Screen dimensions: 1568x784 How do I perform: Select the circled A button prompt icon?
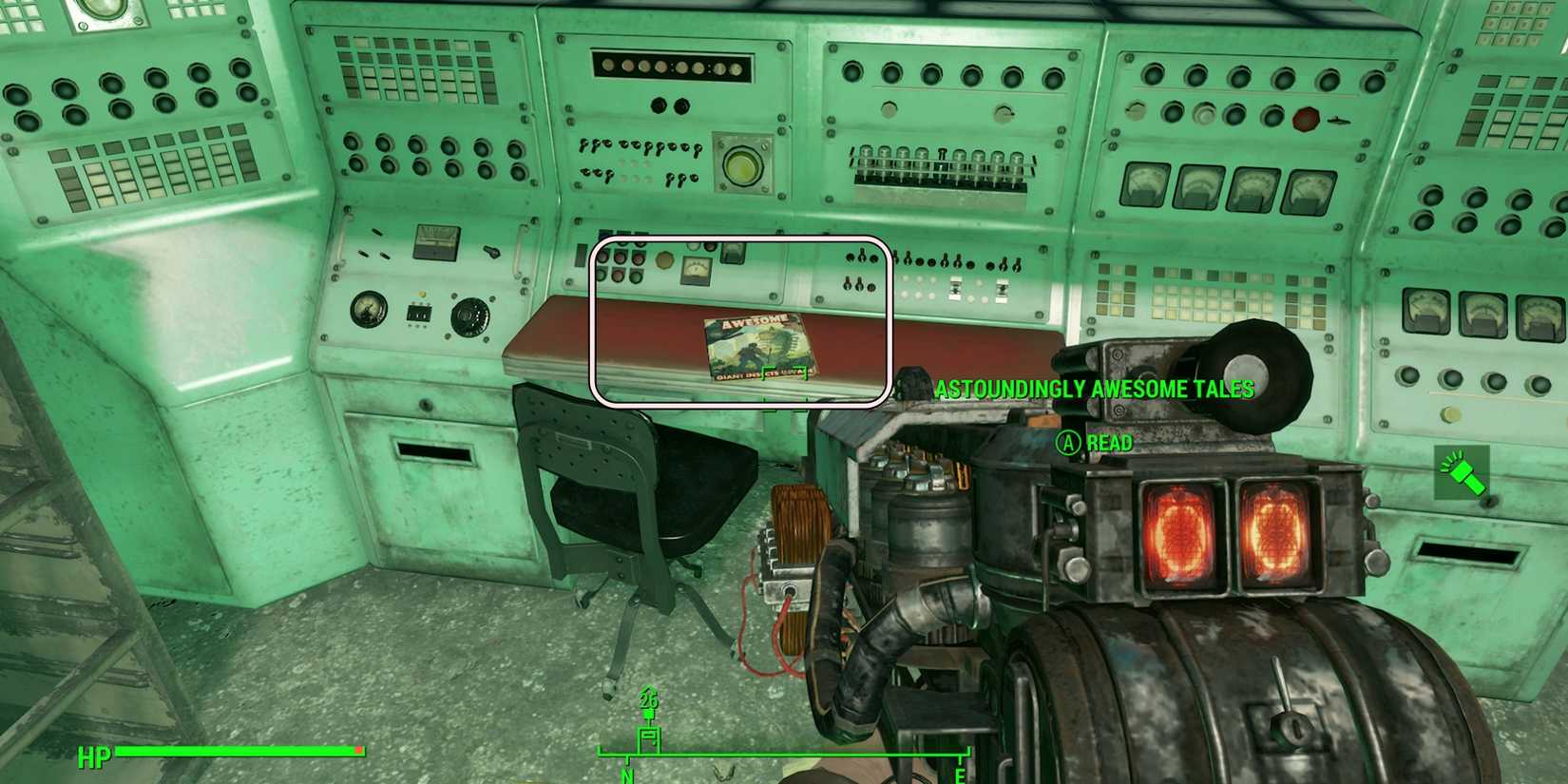click(x=1067, y=443)
